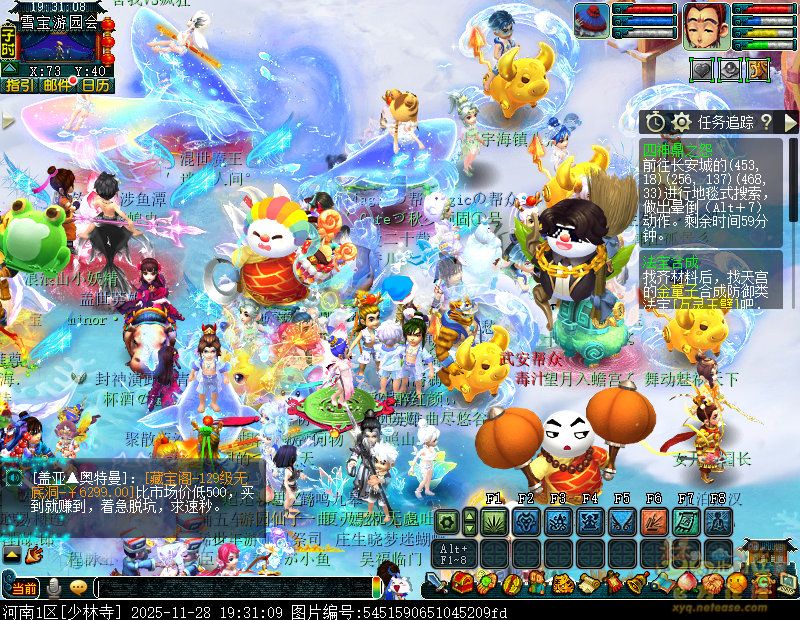Viewport: 800px width, 620px height.
Task: Activate the F6 orange skill
Action: coord(654,521)
